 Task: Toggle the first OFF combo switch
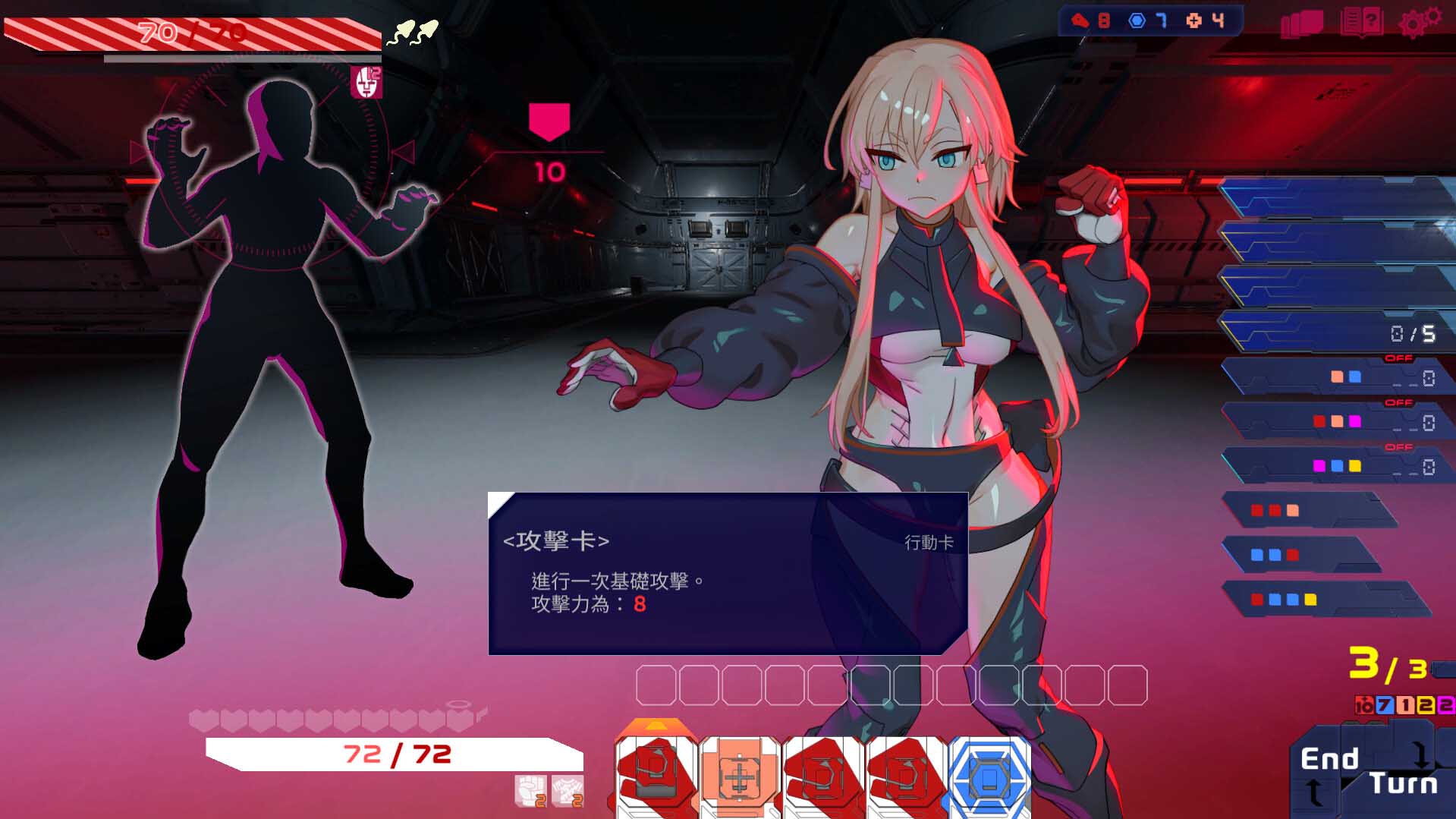[x=1398, y=359]
